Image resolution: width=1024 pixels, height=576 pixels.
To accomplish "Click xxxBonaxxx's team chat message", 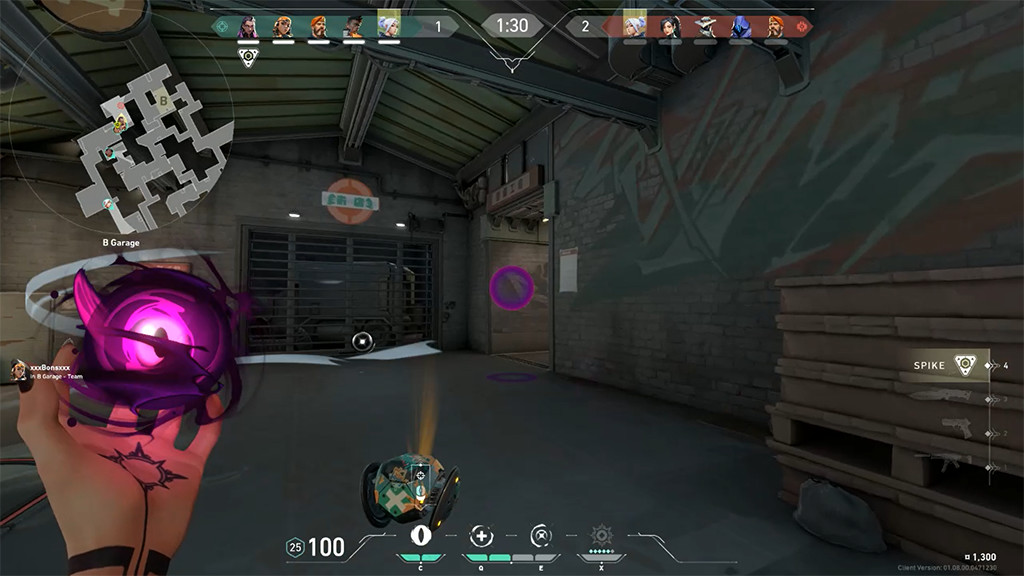I will (x=50, y=371).
